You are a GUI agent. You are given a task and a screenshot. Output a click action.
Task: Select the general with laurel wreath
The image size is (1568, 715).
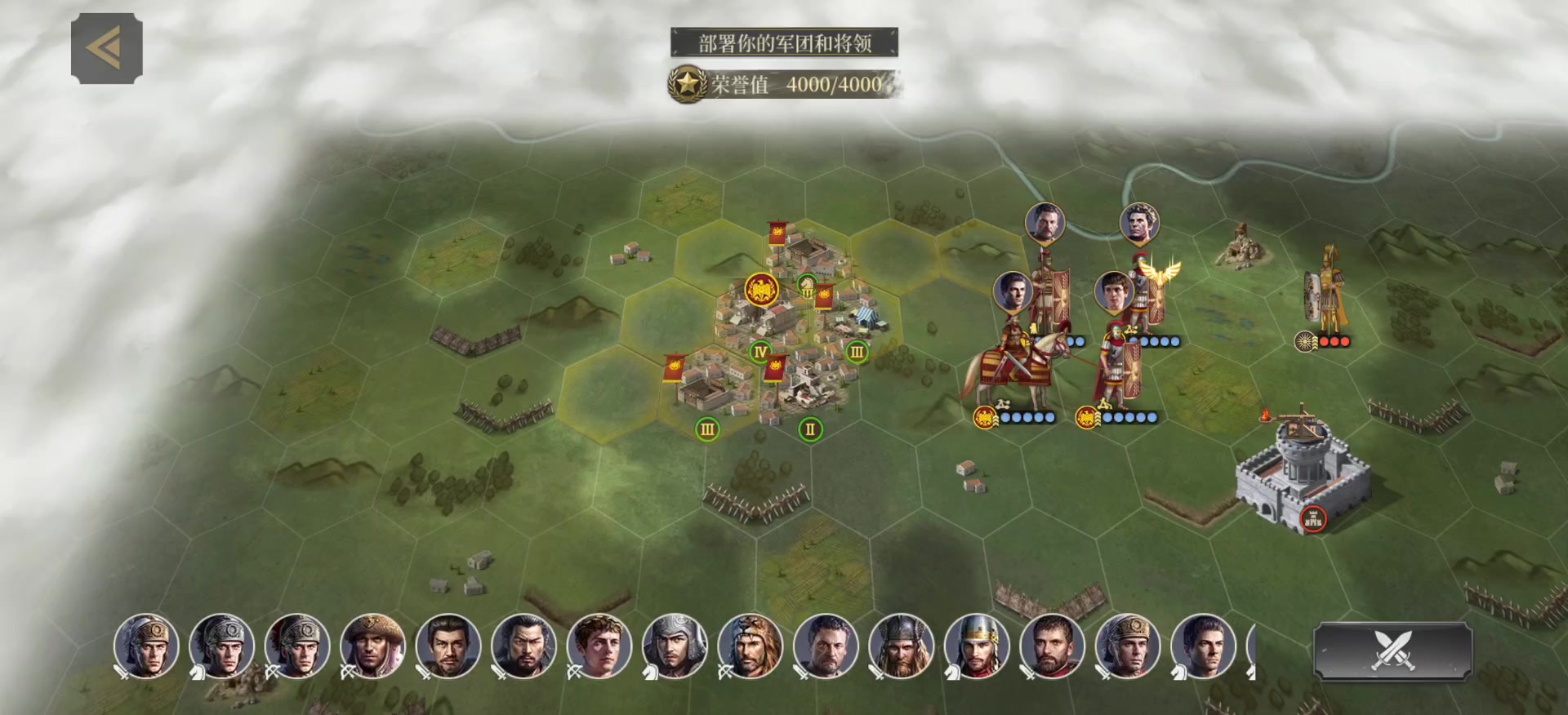pyautogui.click(x=598, y=646)
